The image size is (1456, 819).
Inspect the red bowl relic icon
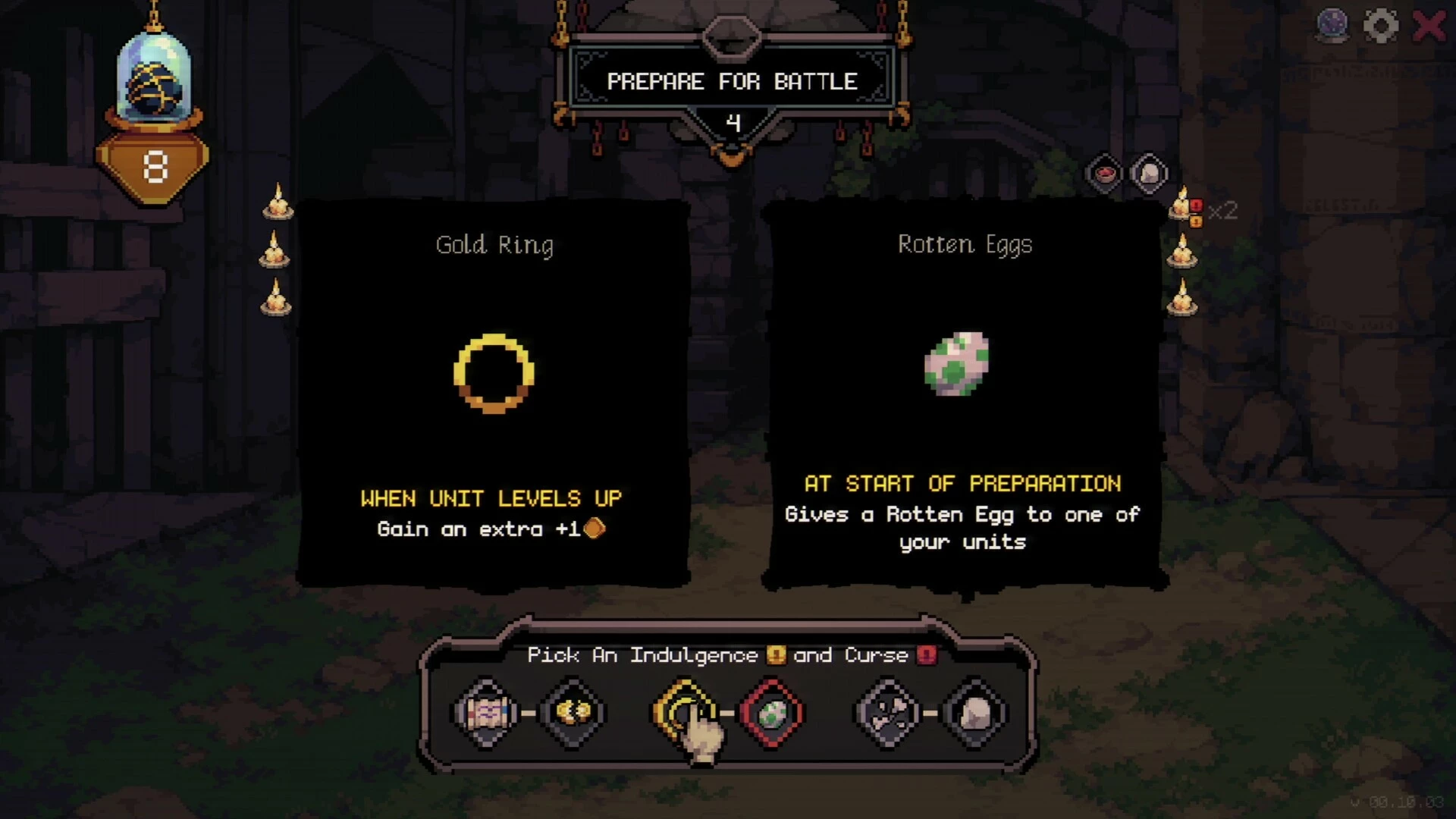pyautogui.click(x=1105, y=174)
